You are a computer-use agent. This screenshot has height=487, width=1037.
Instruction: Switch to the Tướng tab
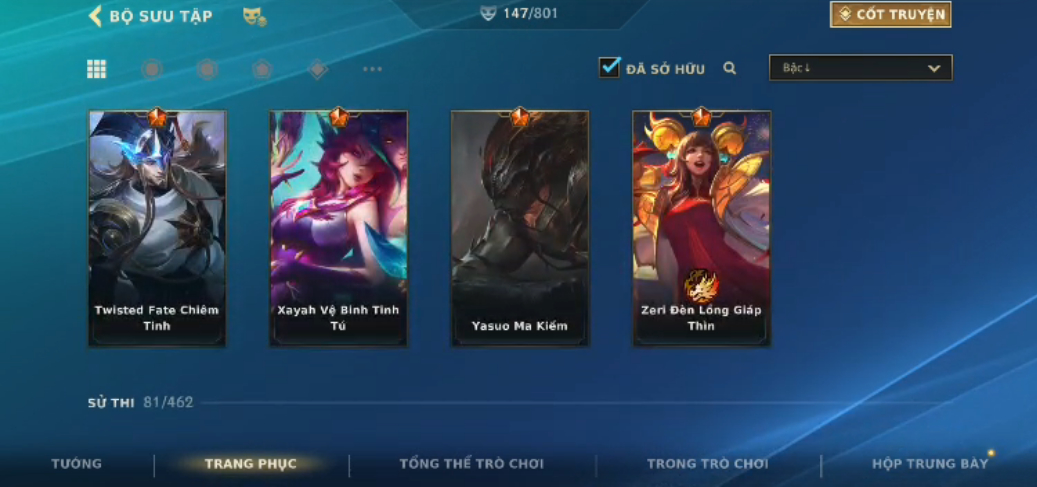click(x=77, y=464)
